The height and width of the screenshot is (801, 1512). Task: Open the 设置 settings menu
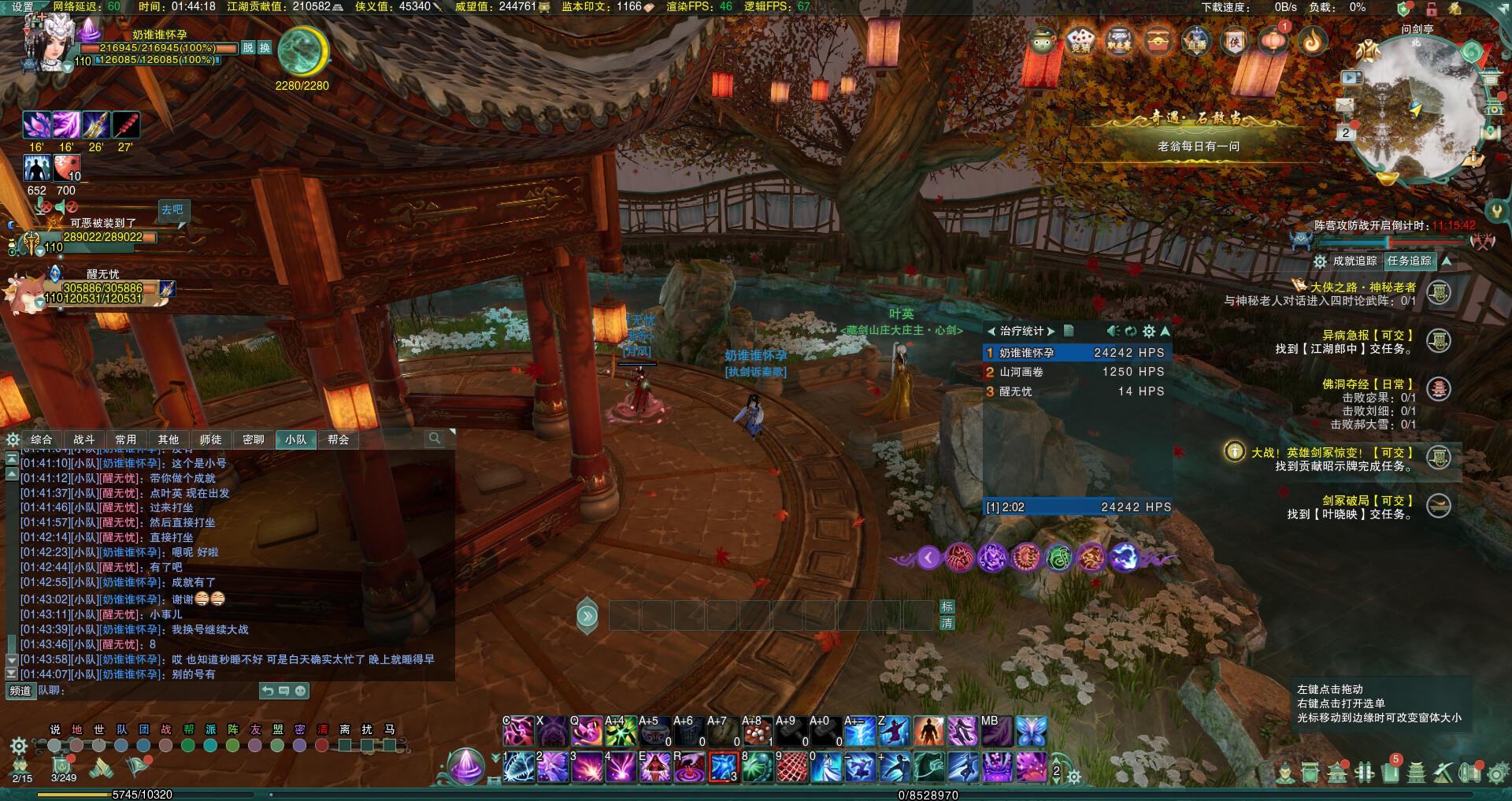[x=23, y=7]
